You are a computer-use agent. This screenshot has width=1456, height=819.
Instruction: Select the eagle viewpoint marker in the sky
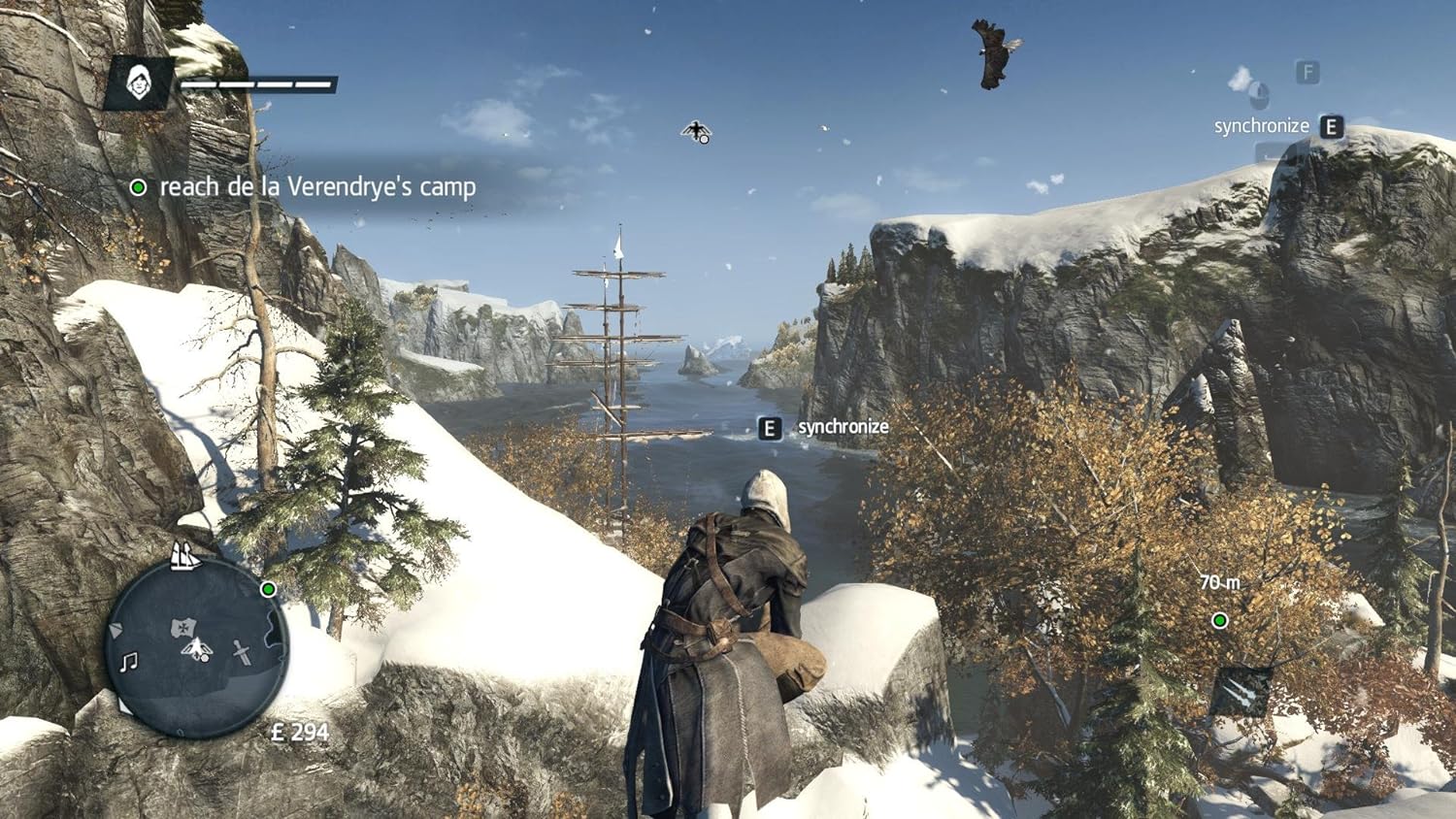pyautogui.click(x=696, y=131)
